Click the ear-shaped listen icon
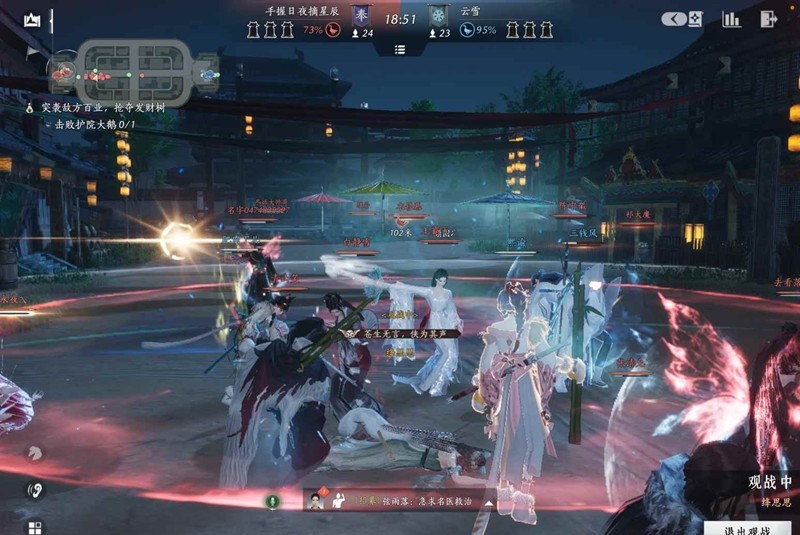 tap(35, 490)
